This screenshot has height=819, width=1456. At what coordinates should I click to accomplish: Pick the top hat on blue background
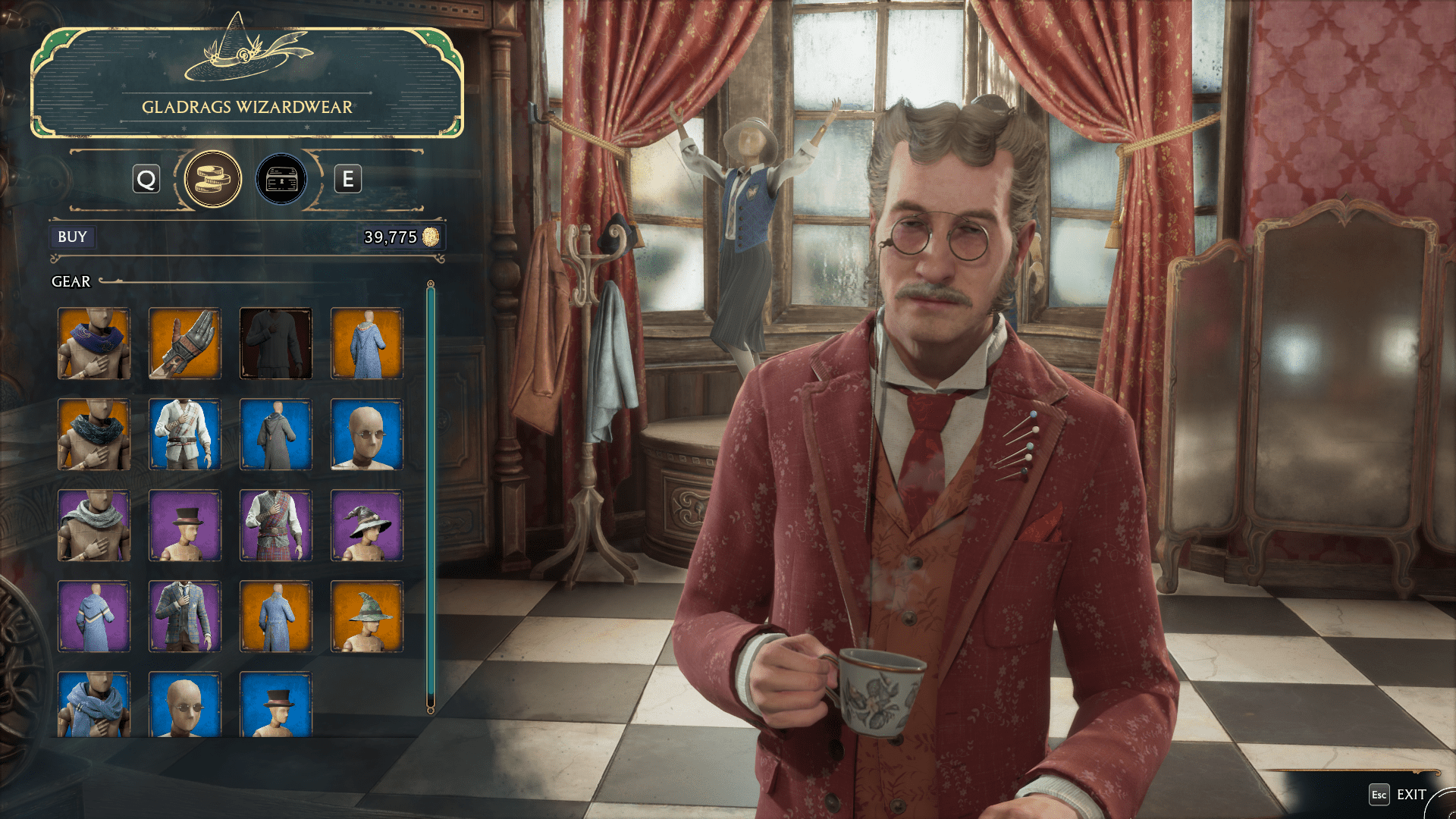(x=275, y=704)
